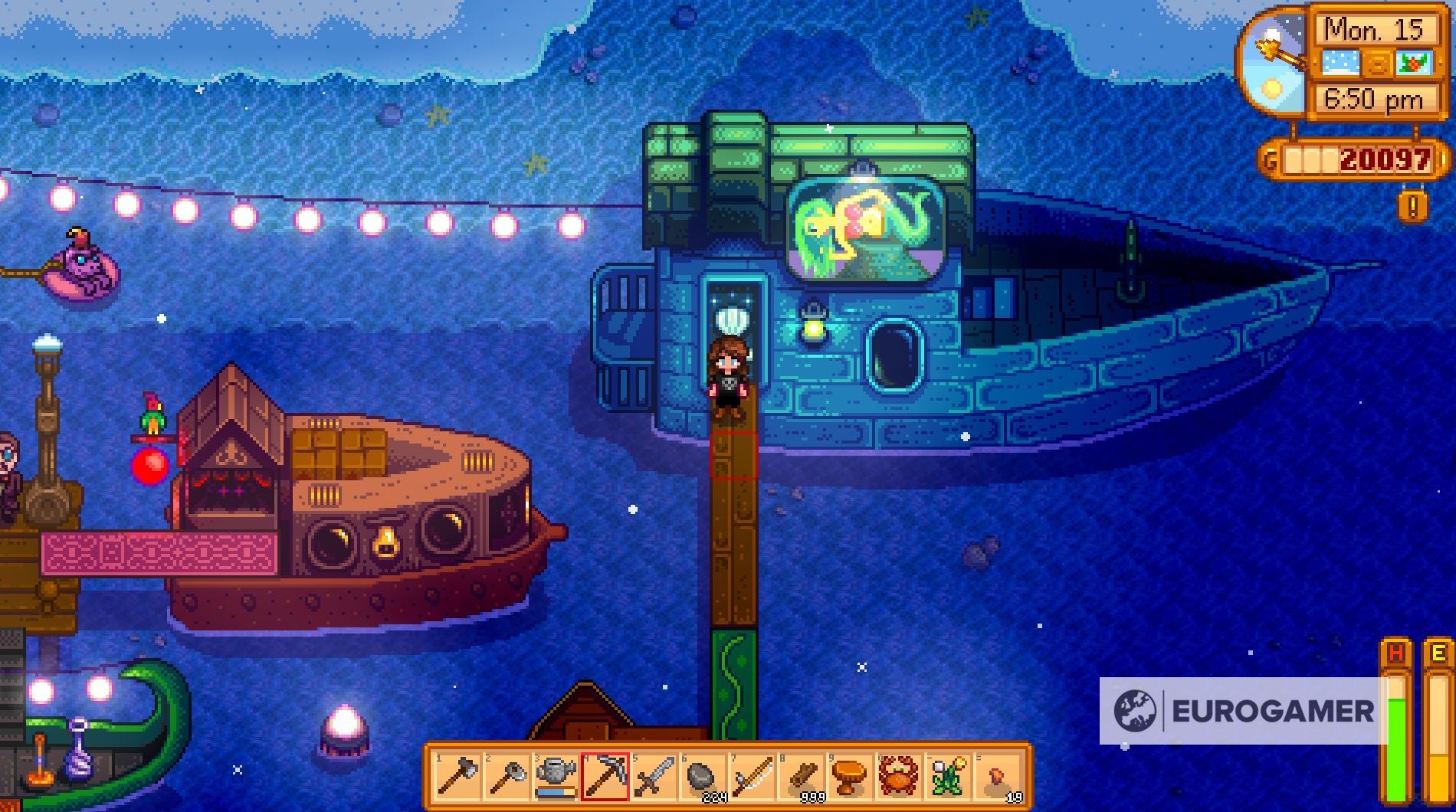Click the daily luck icon between weather and season

[x=1378, y=61]
